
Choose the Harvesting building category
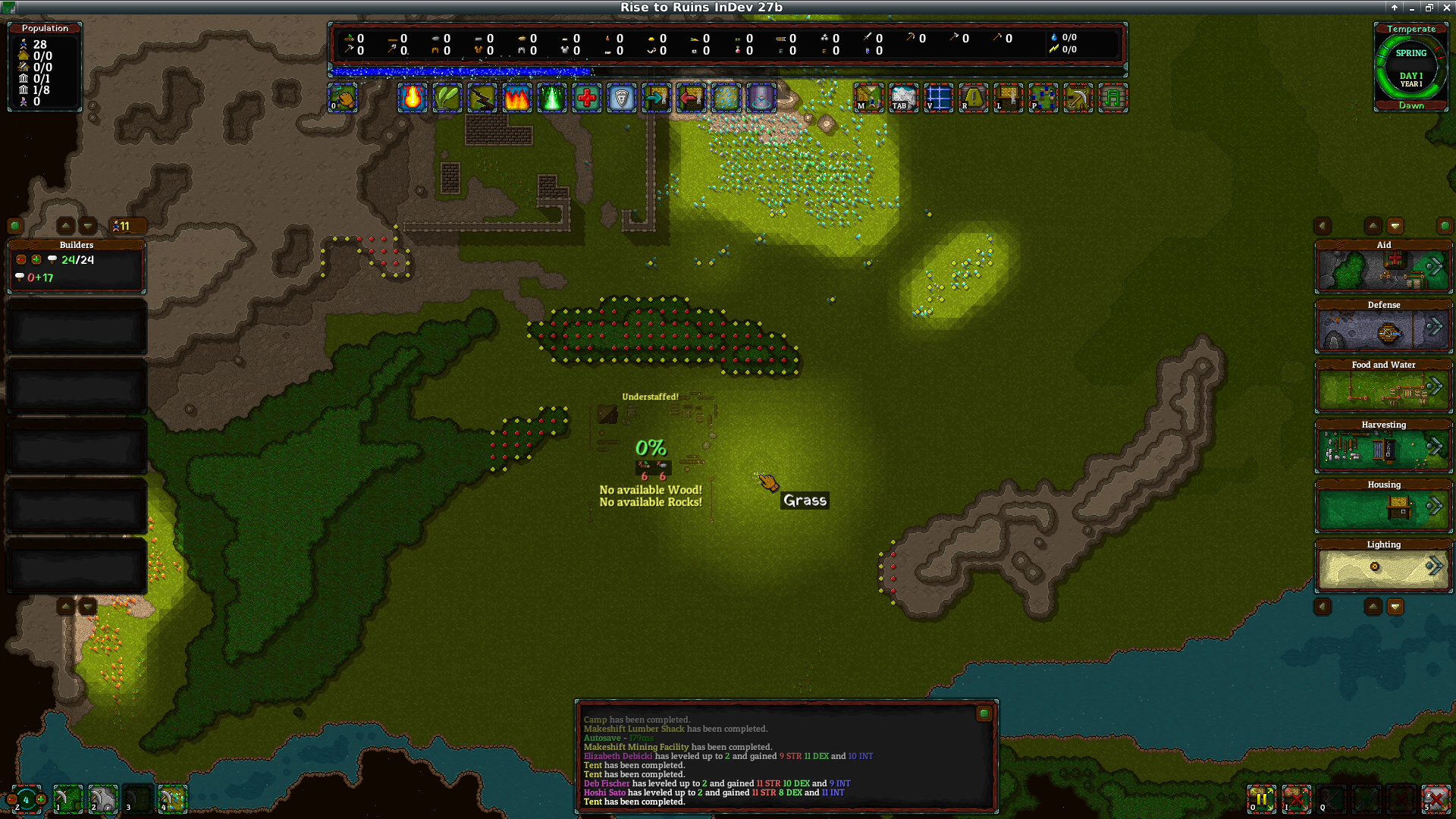(1383, 447)
